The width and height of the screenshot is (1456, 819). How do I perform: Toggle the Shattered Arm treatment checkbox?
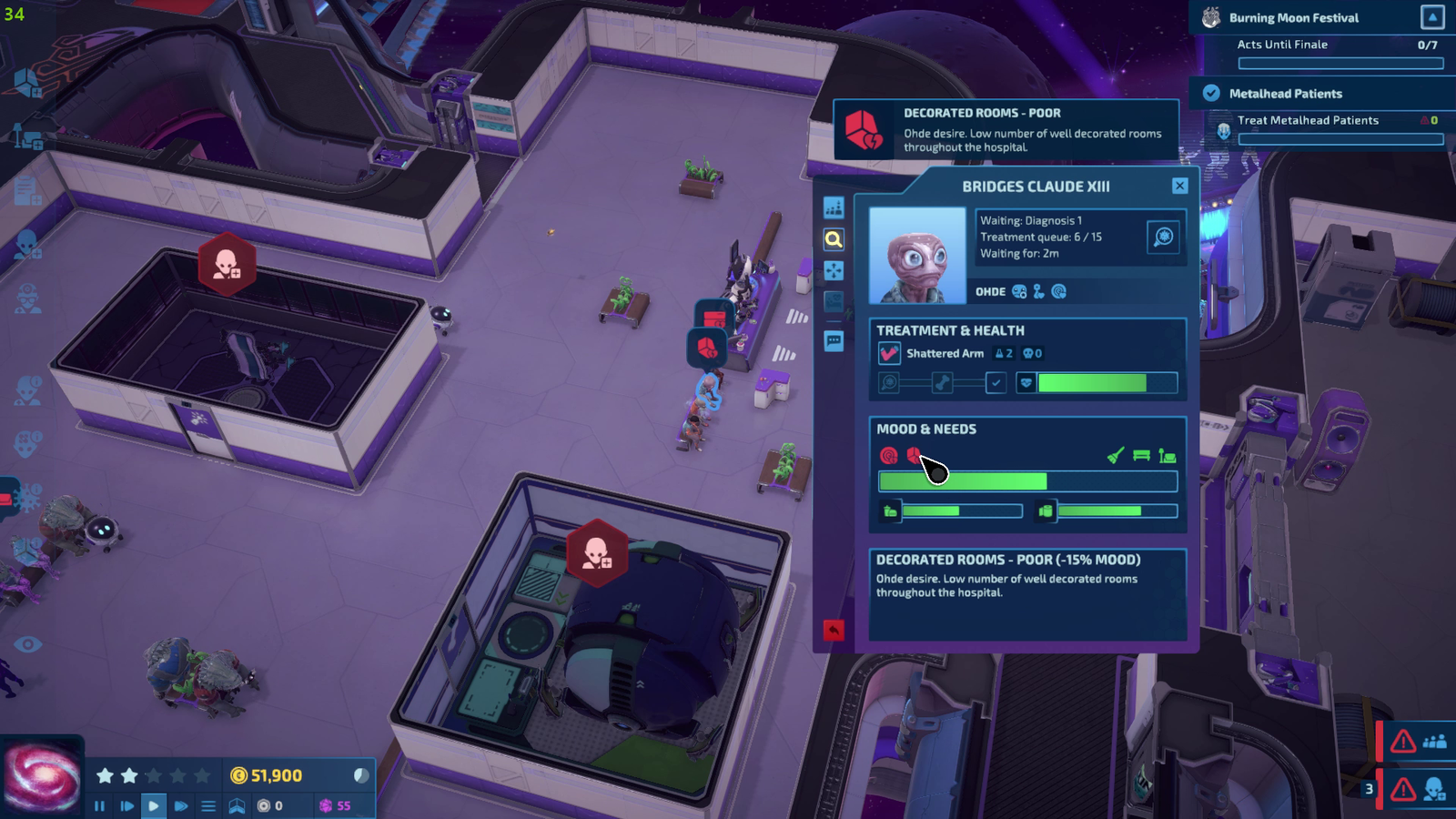pyautogui.click(x=887, y=353)
